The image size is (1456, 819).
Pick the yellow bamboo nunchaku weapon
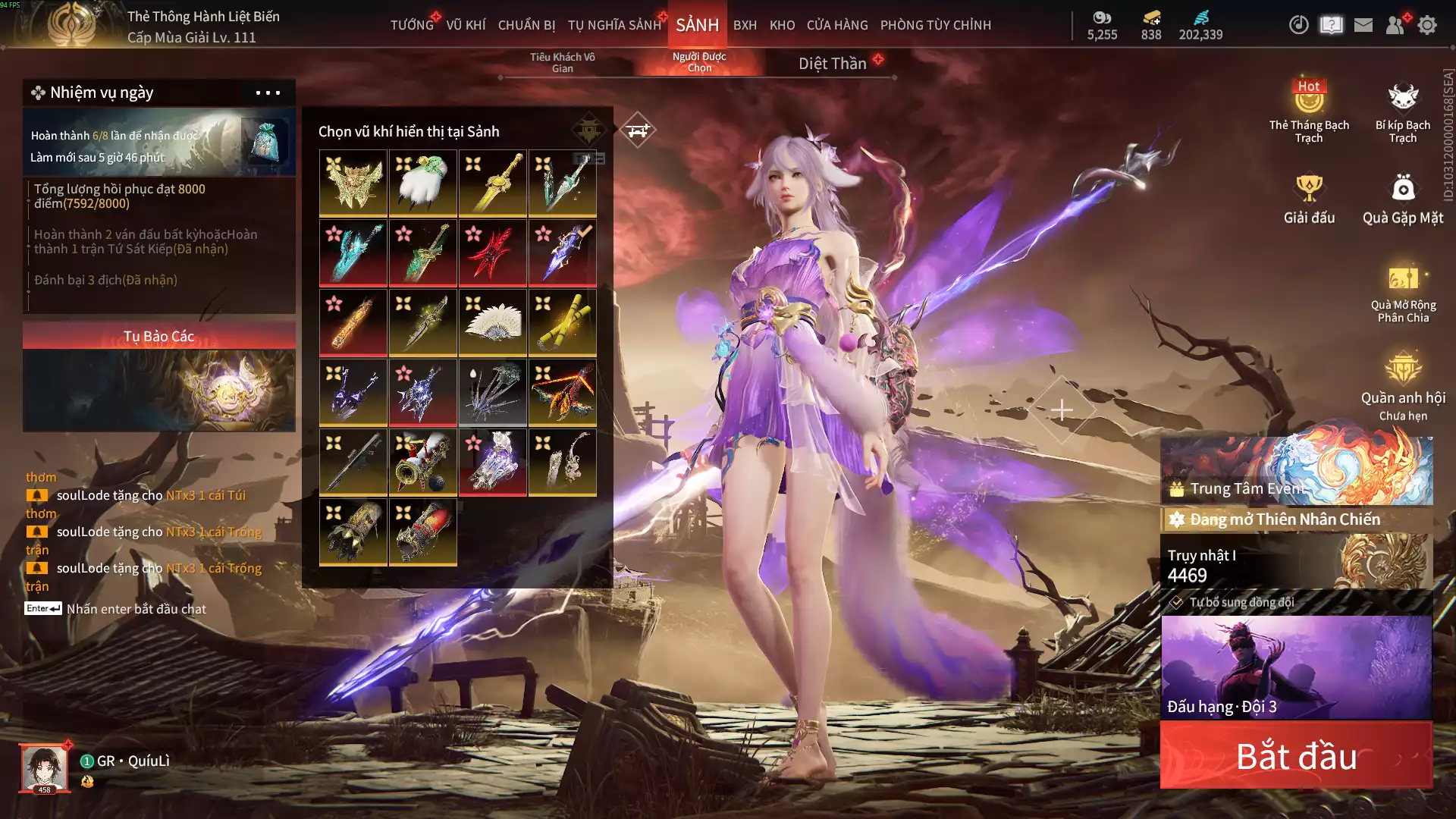[563, 322]
